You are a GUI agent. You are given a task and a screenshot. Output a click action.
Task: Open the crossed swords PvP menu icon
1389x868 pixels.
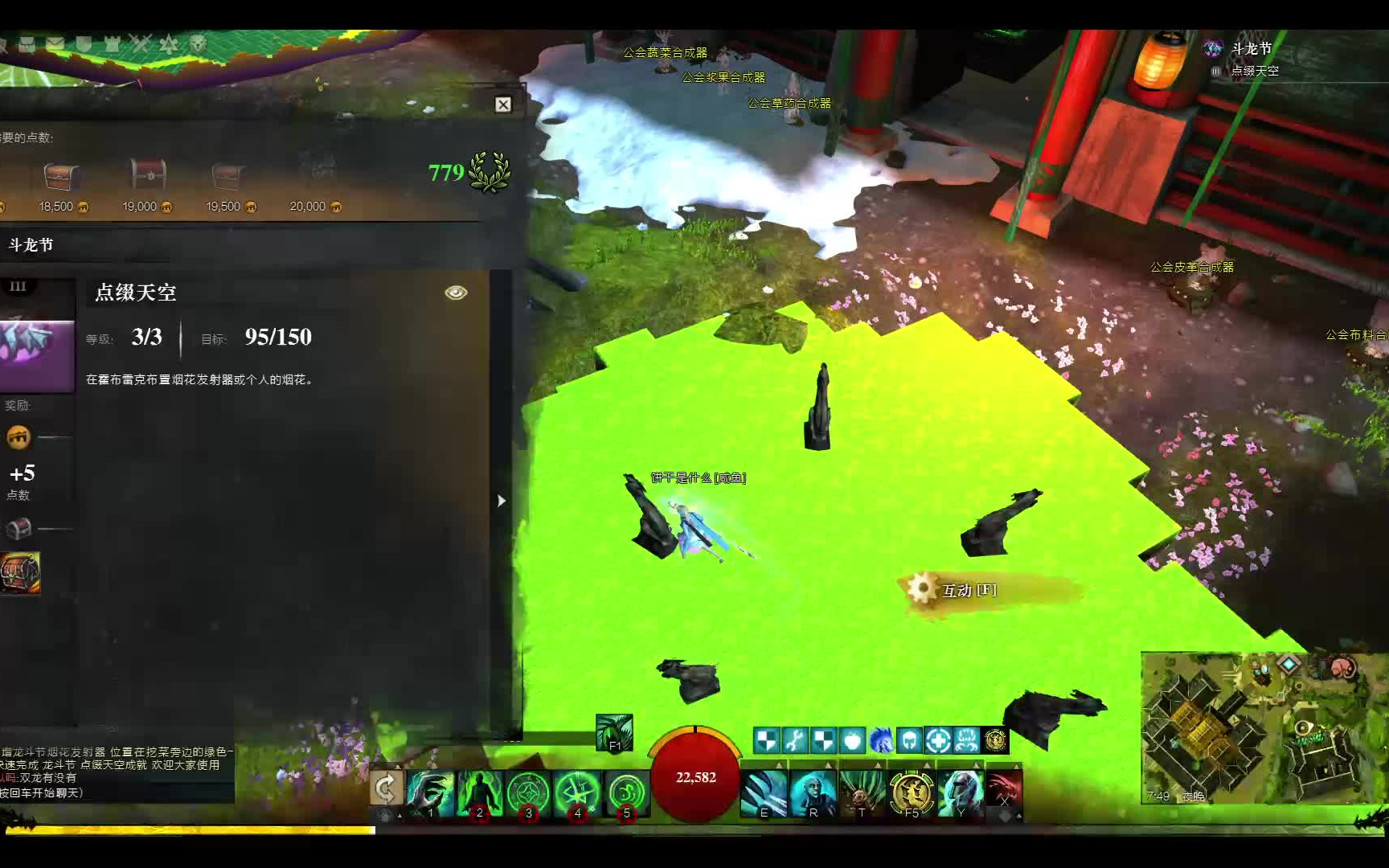141,43
